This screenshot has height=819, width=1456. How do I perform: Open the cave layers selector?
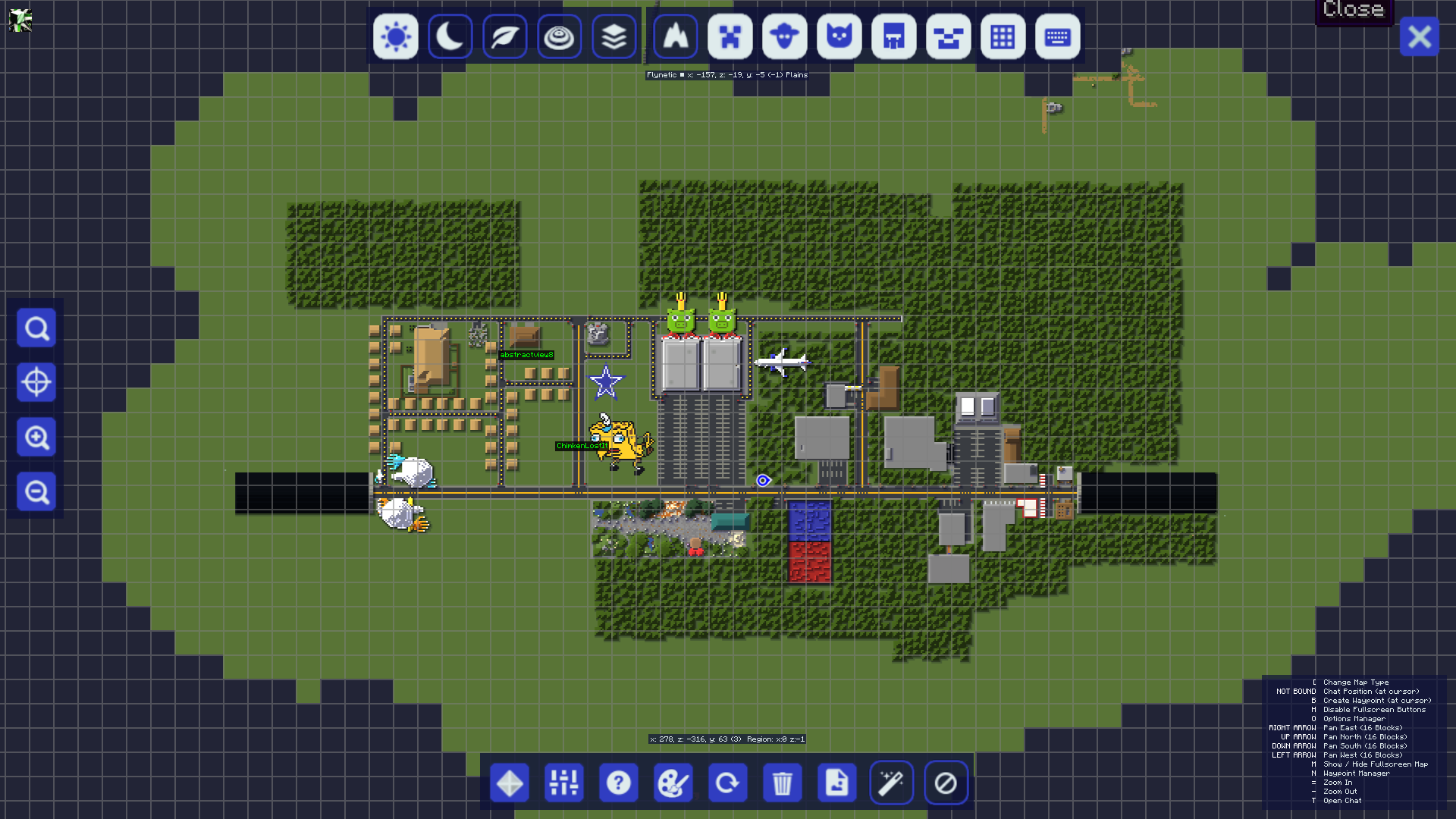point(614,36)
